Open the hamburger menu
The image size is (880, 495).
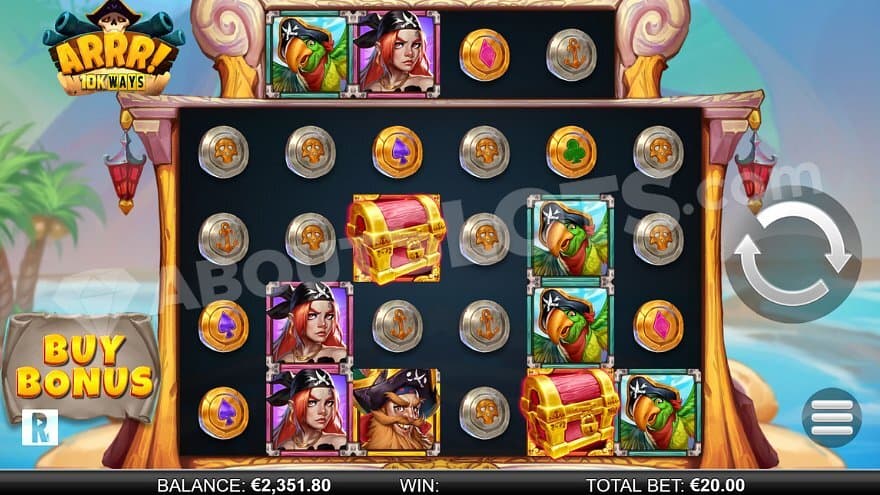coord(831,416)
